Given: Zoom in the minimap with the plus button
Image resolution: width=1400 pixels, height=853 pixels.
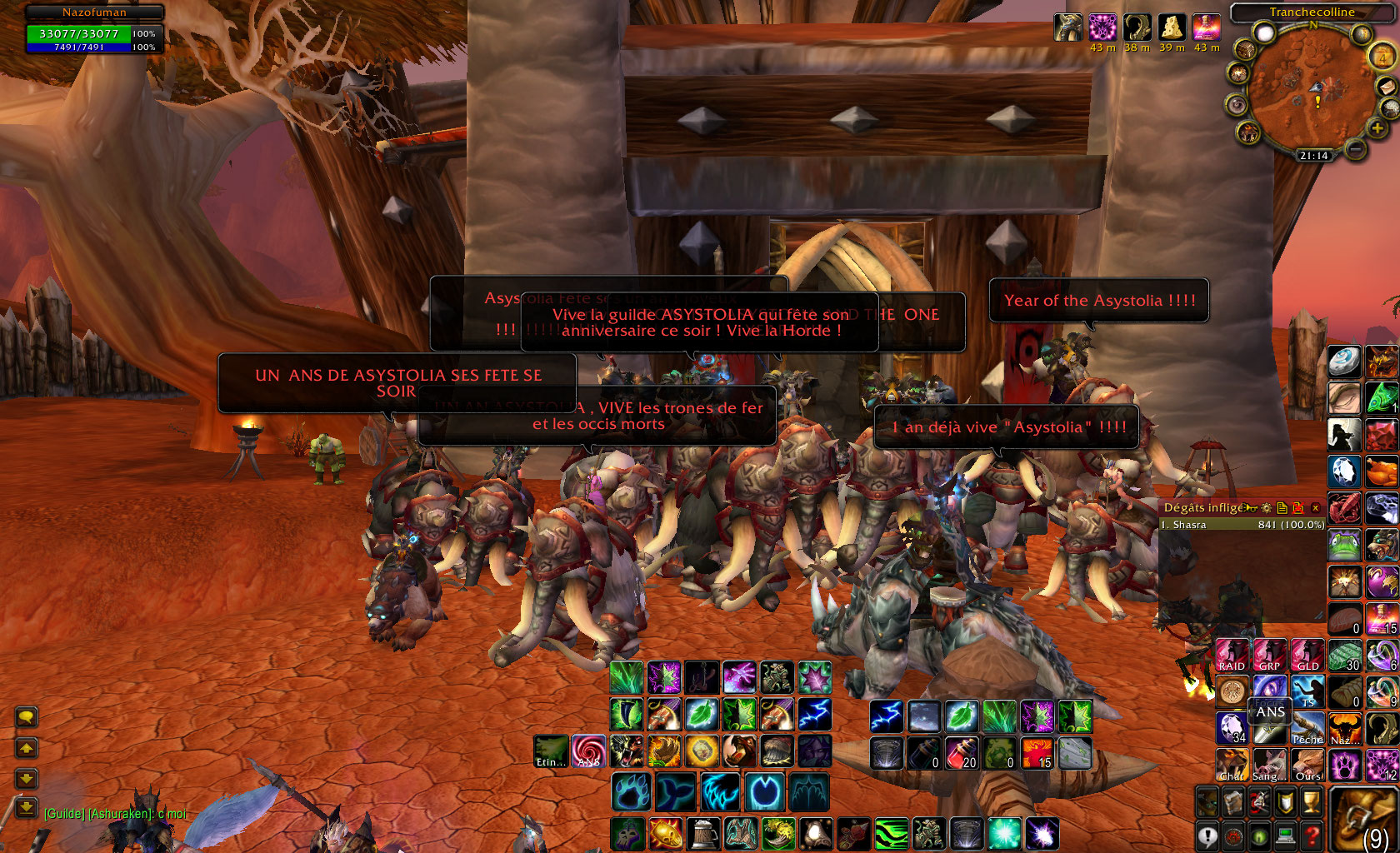Looking at the screenshot, I should click(x=1377, y=128).
